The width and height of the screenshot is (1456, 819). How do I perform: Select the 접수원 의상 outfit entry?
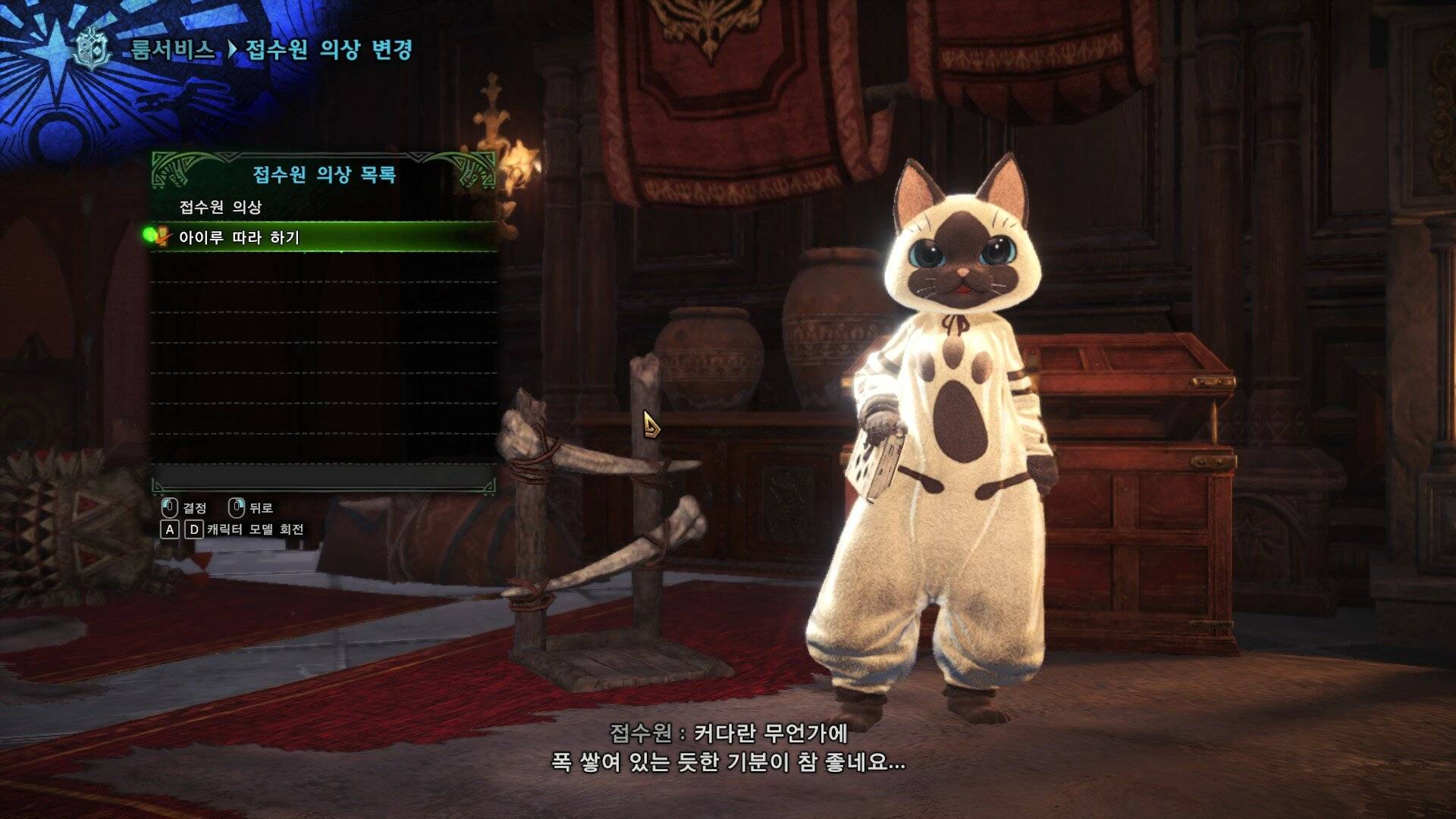pyautogui.click(x=221, y=206)
